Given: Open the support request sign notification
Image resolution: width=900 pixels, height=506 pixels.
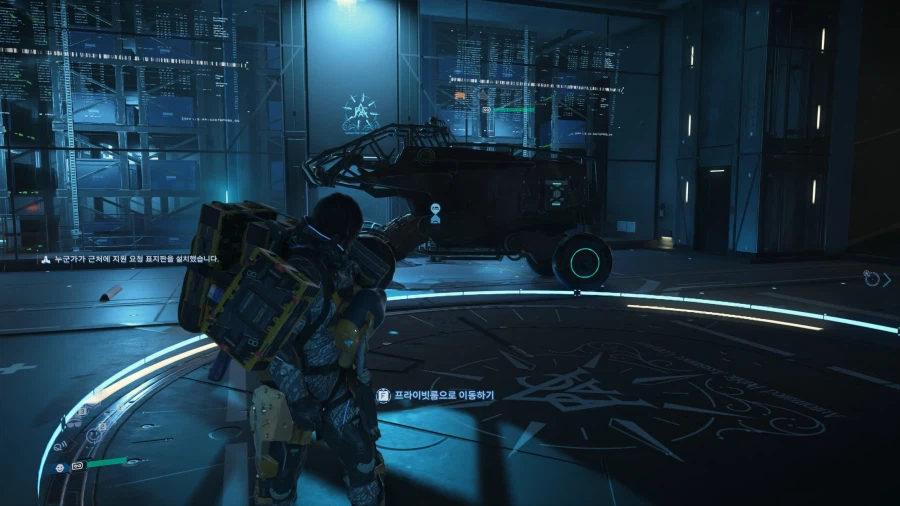Looking at the screenshot, I should click(134, 258).
